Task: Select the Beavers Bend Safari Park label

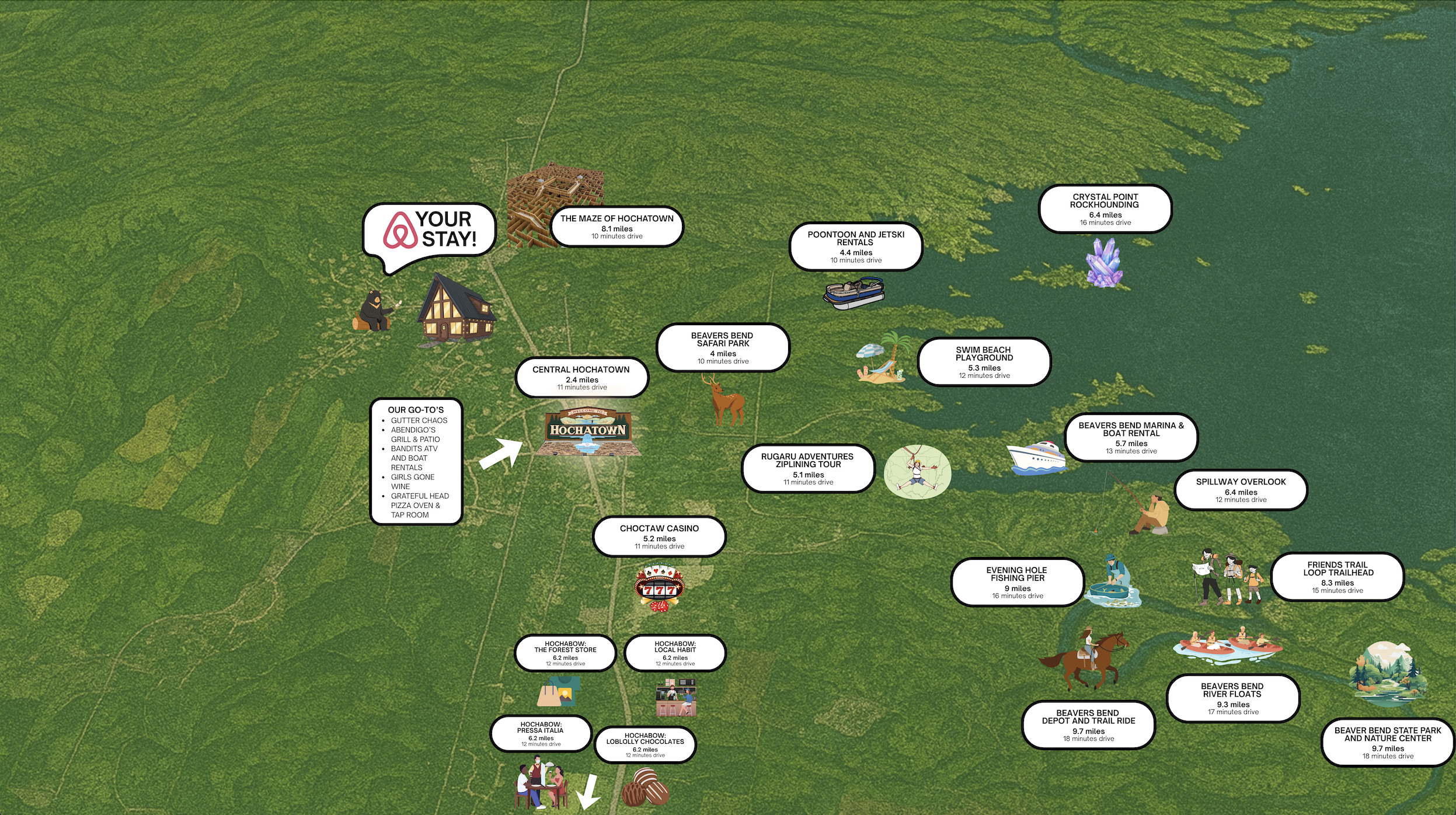Action: click(x=722, y=347)
